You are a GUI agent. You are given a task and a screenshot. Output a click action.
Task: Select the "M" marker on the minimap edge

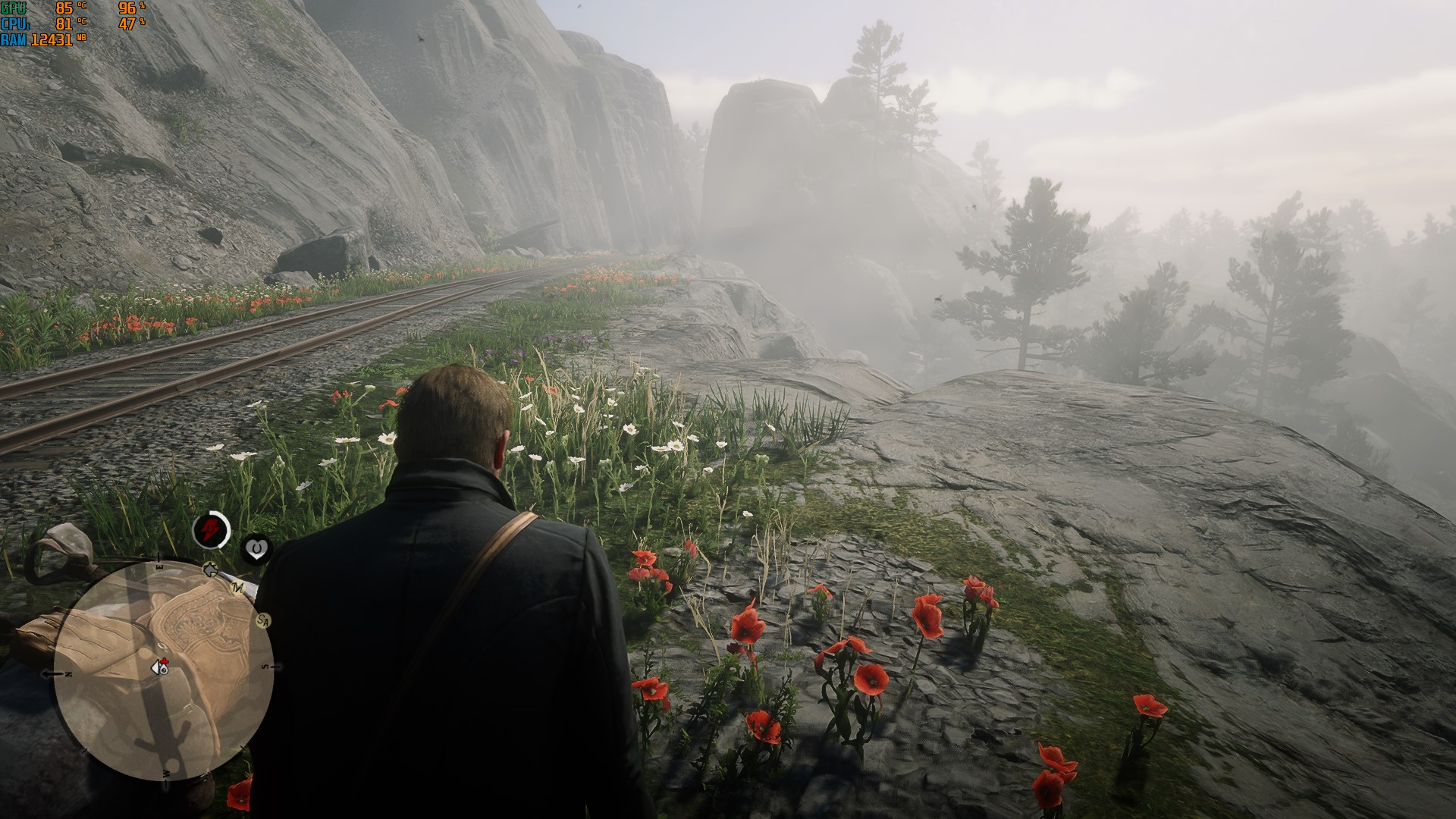point(238,588)
